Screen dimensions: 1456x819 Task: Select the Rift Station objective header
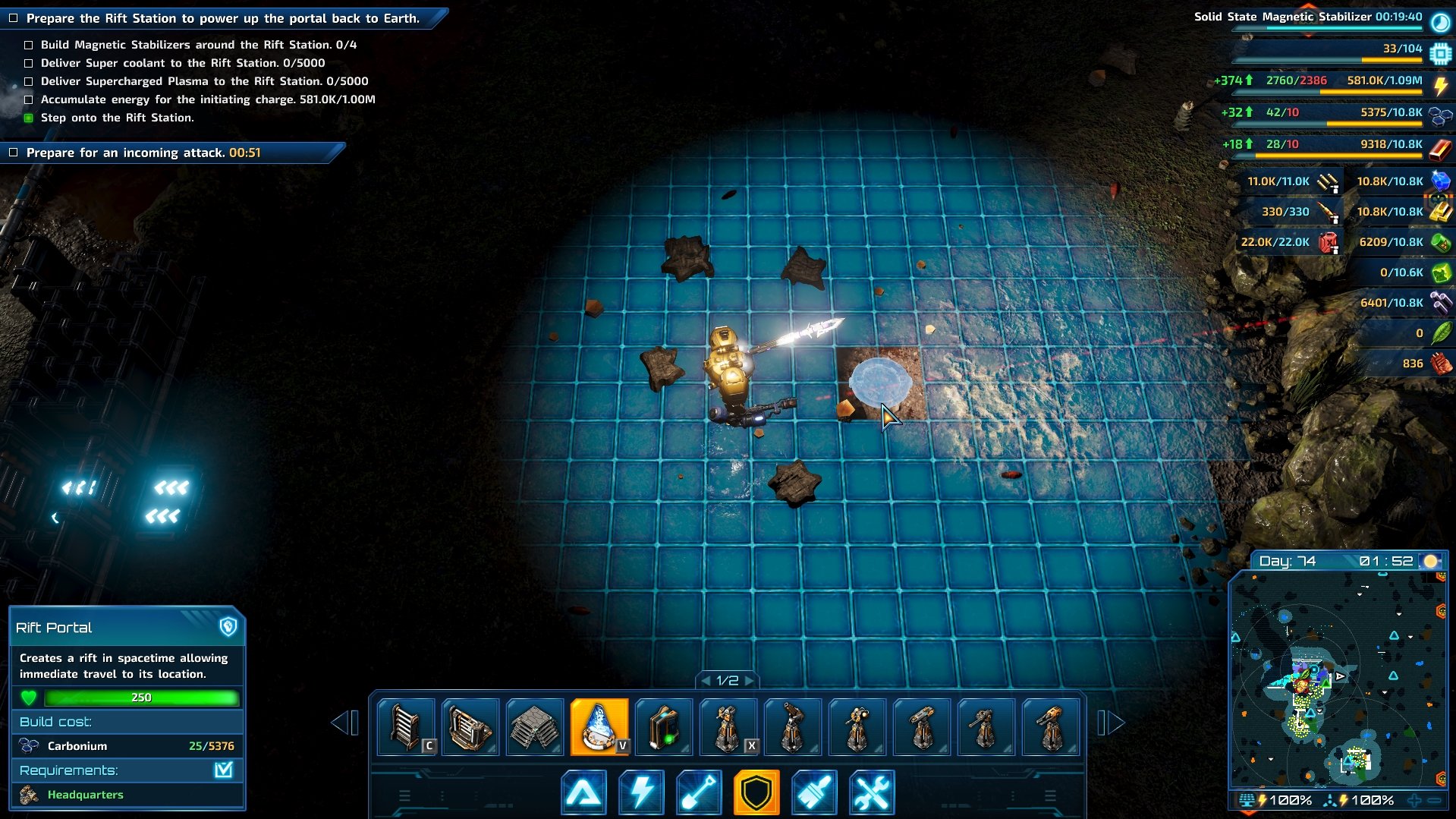tap(223, 18)
